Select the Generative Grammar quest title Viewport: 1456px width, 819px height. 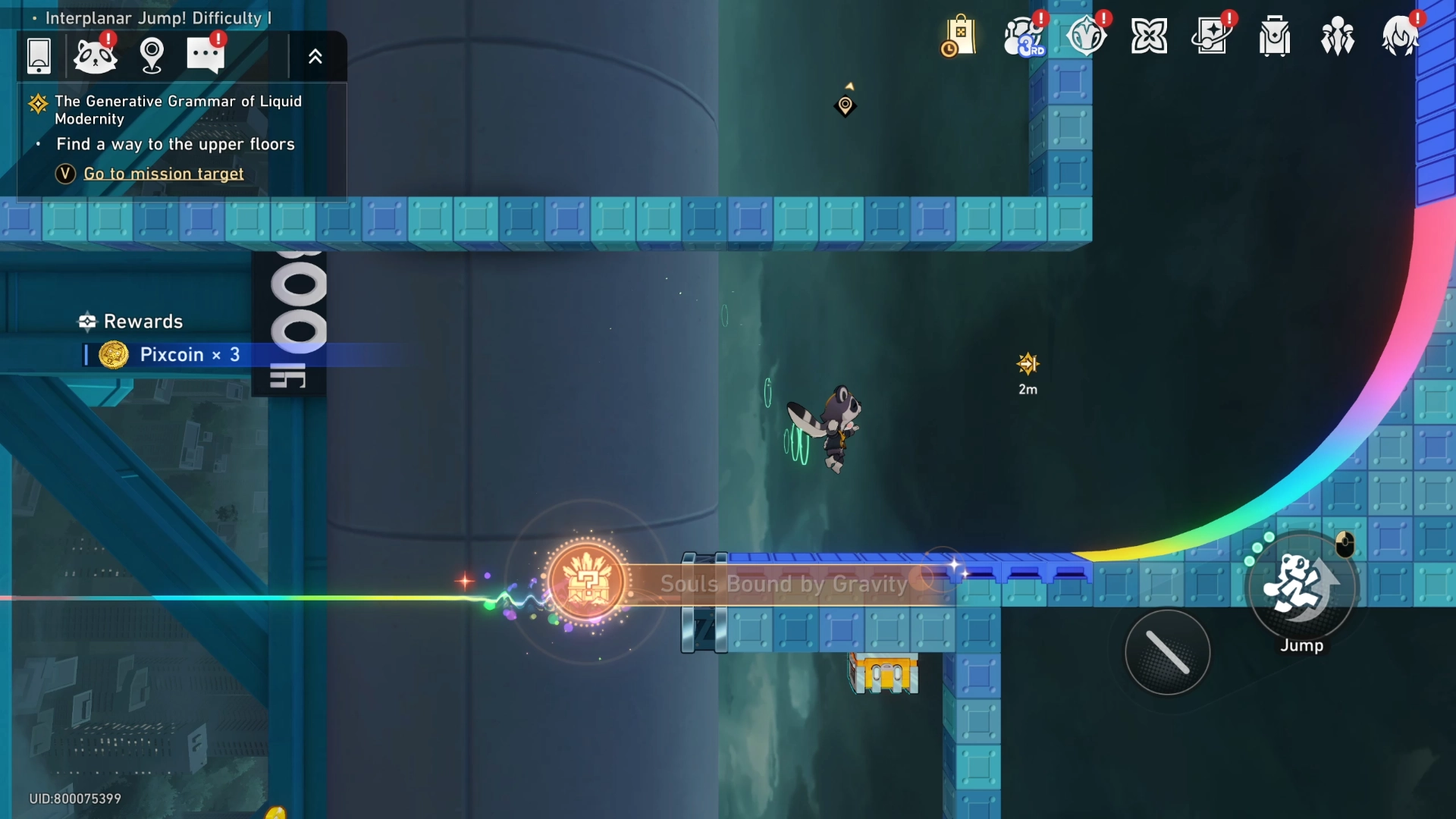click(178, 110)
